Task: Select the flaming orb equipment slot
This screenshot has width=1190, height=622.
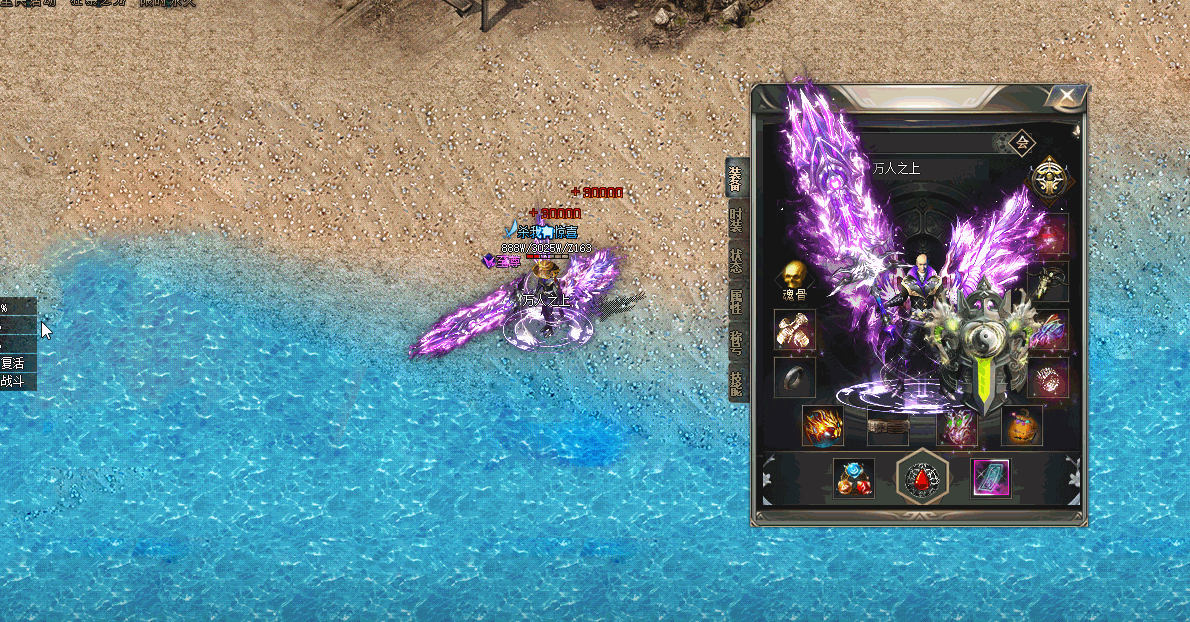Action: pos(823,425)
